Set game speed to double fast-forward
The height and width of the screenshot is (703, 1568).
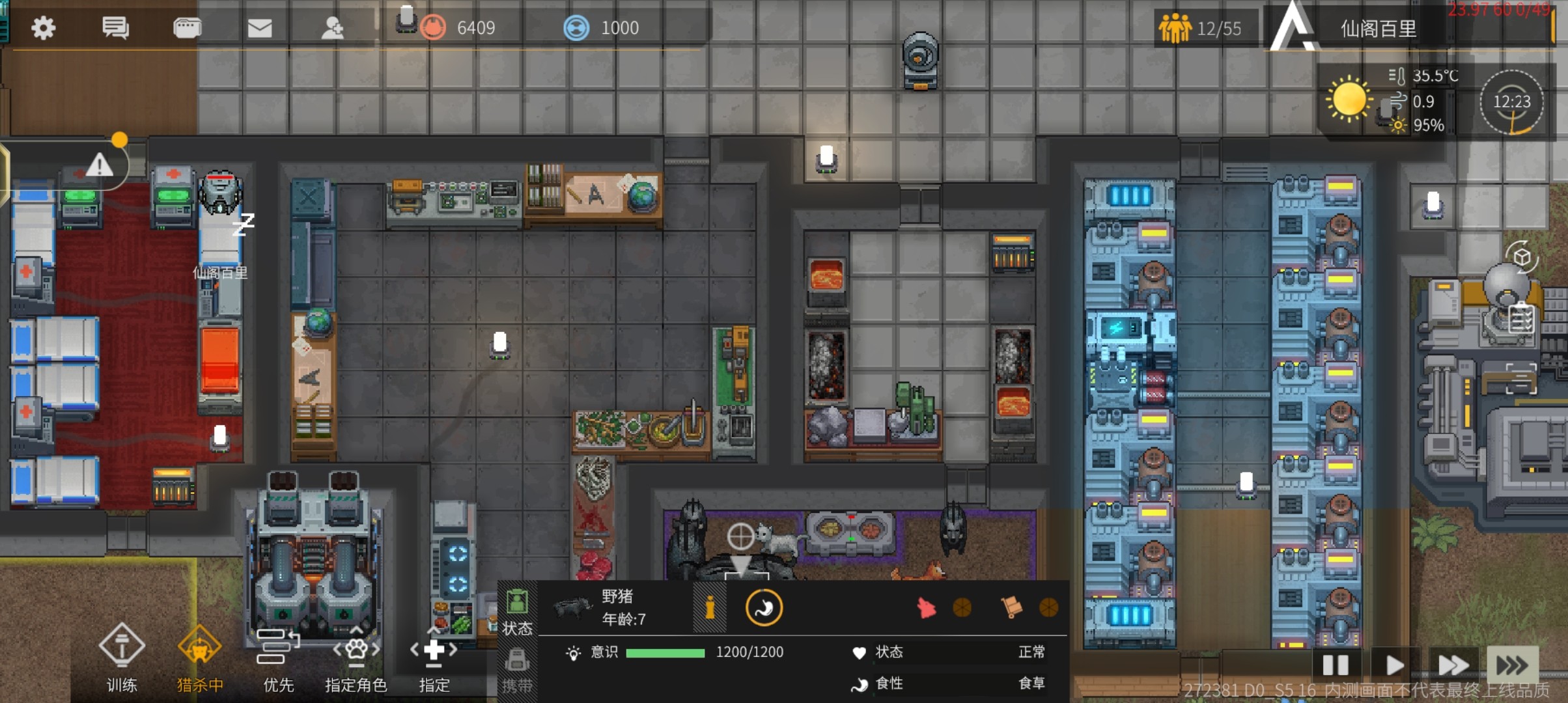click(x=1453, y=665)
